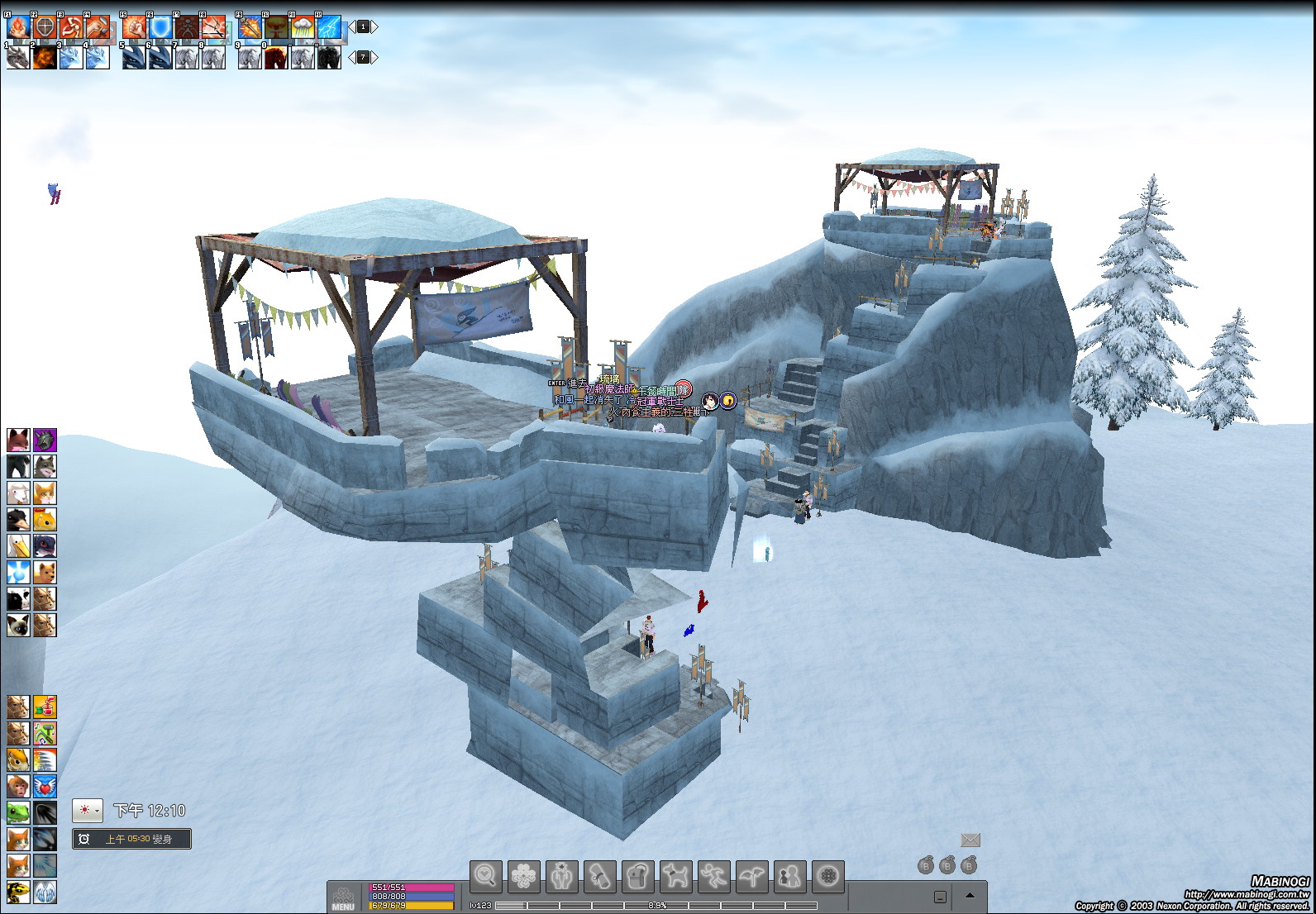Click the 05:30 transformation alarm timer

(131, 839)
